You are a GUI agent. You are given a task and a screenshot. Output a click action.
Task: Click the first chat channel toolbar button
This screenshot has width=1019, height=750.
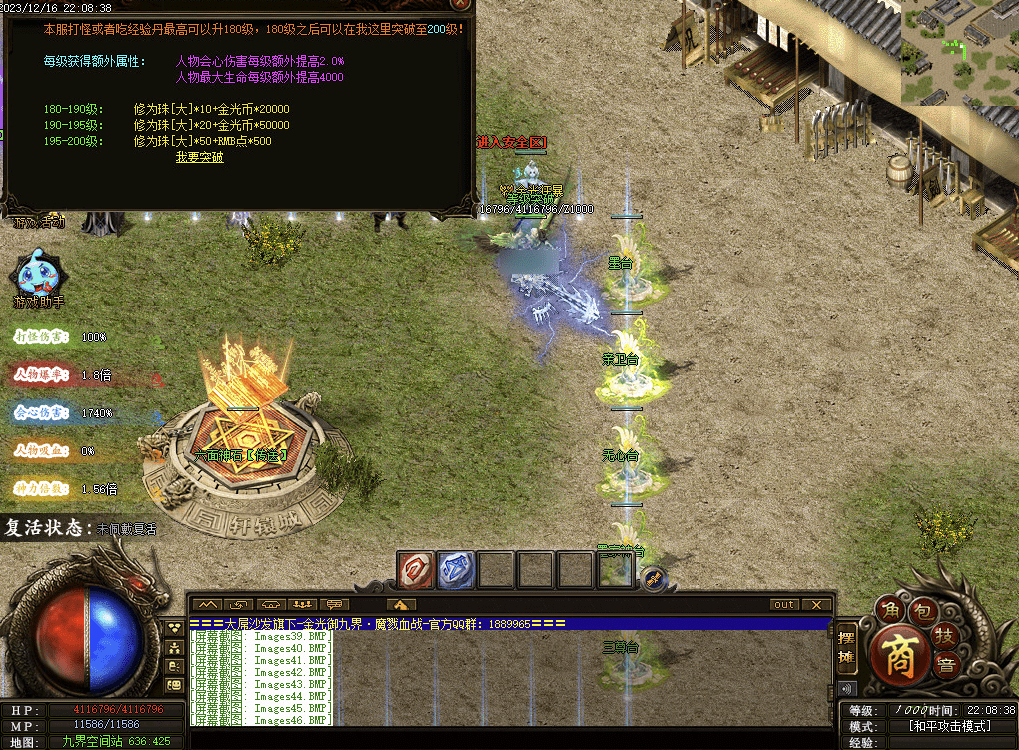click(x=208, y=604)
